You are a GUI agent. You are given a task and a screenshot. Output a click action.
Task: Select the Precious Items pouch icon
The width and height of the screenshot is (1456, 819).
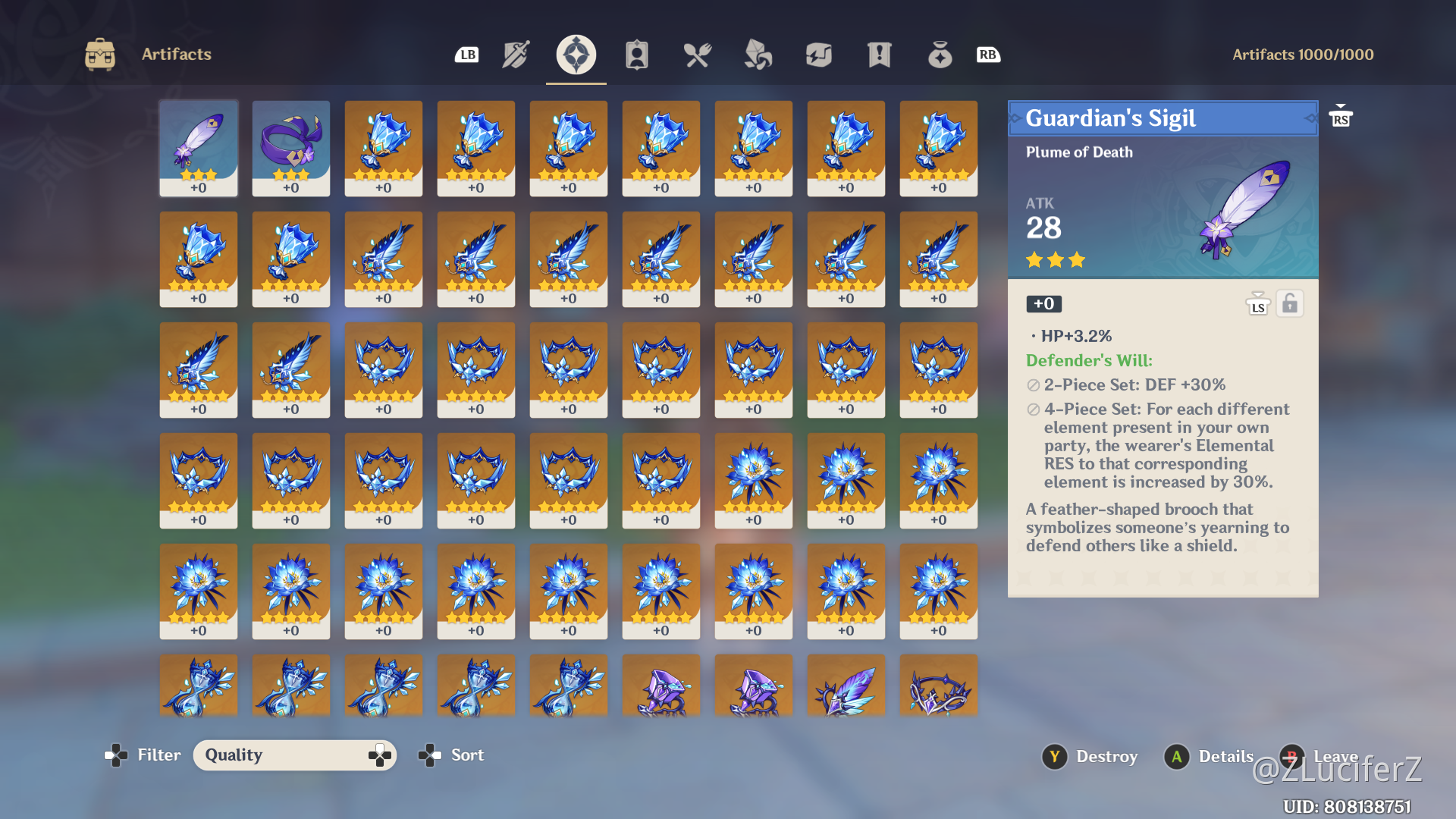(940, 54)
